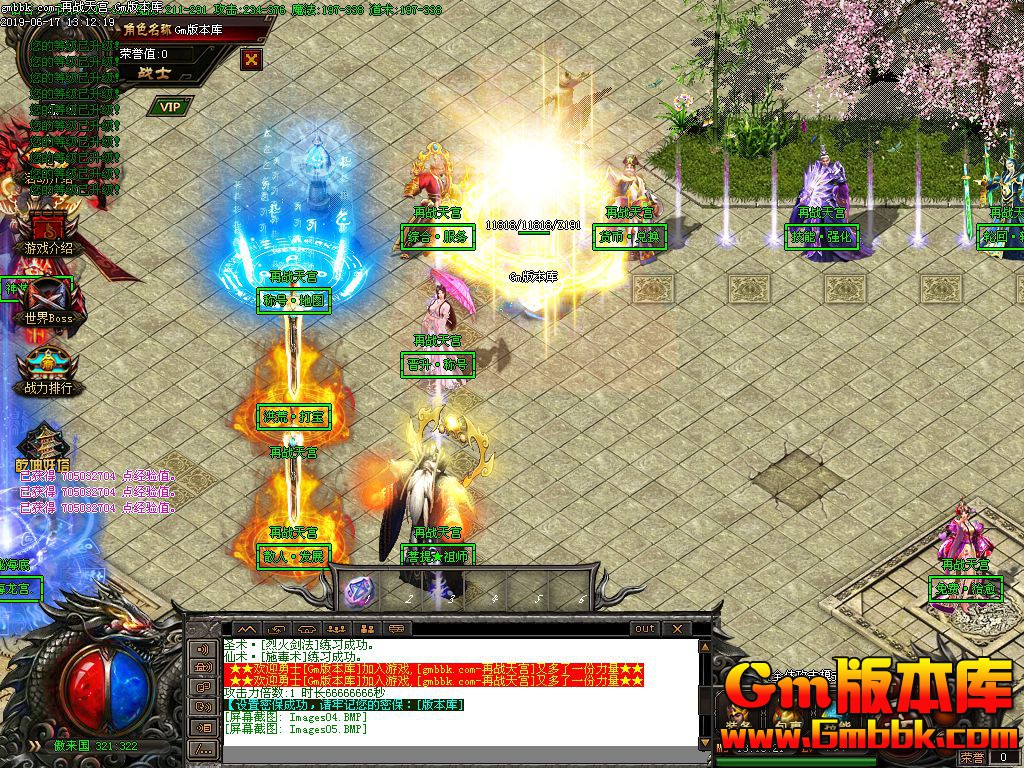Click the '/...' chat command button
This screenshot has height=768, width=1024.
(x=203, y=748)
